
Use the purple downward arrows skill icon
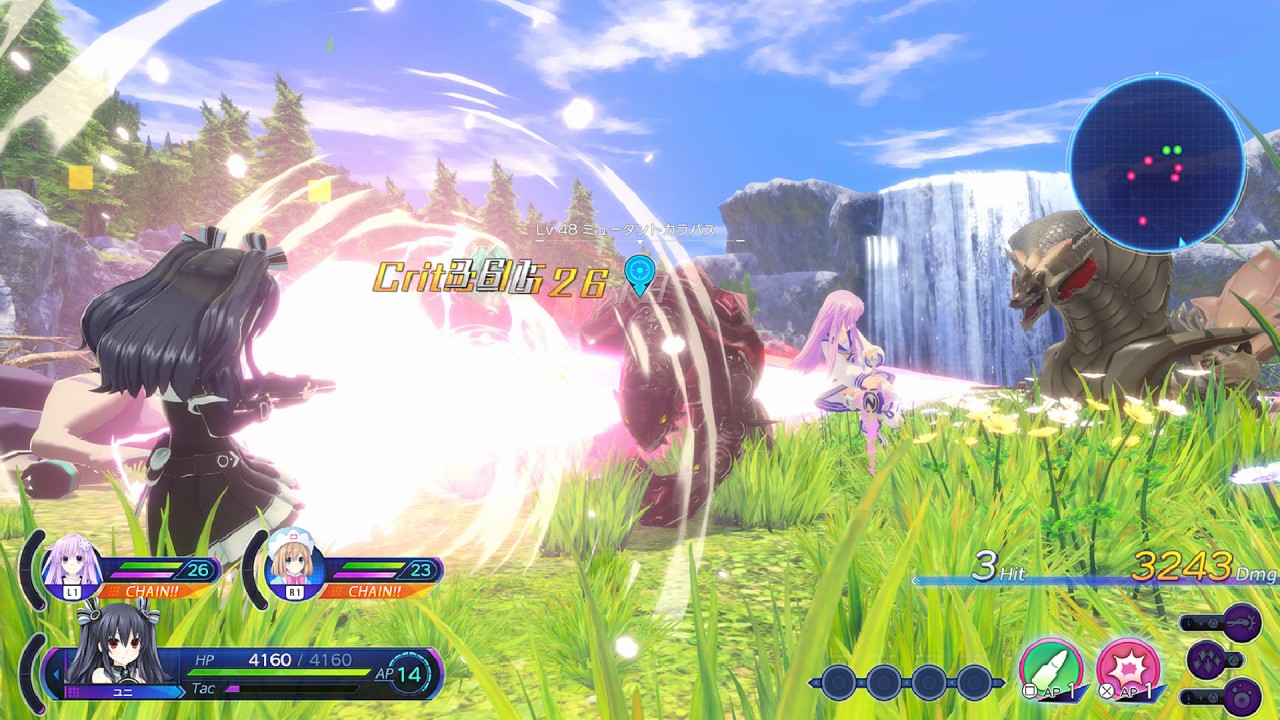1207,659
